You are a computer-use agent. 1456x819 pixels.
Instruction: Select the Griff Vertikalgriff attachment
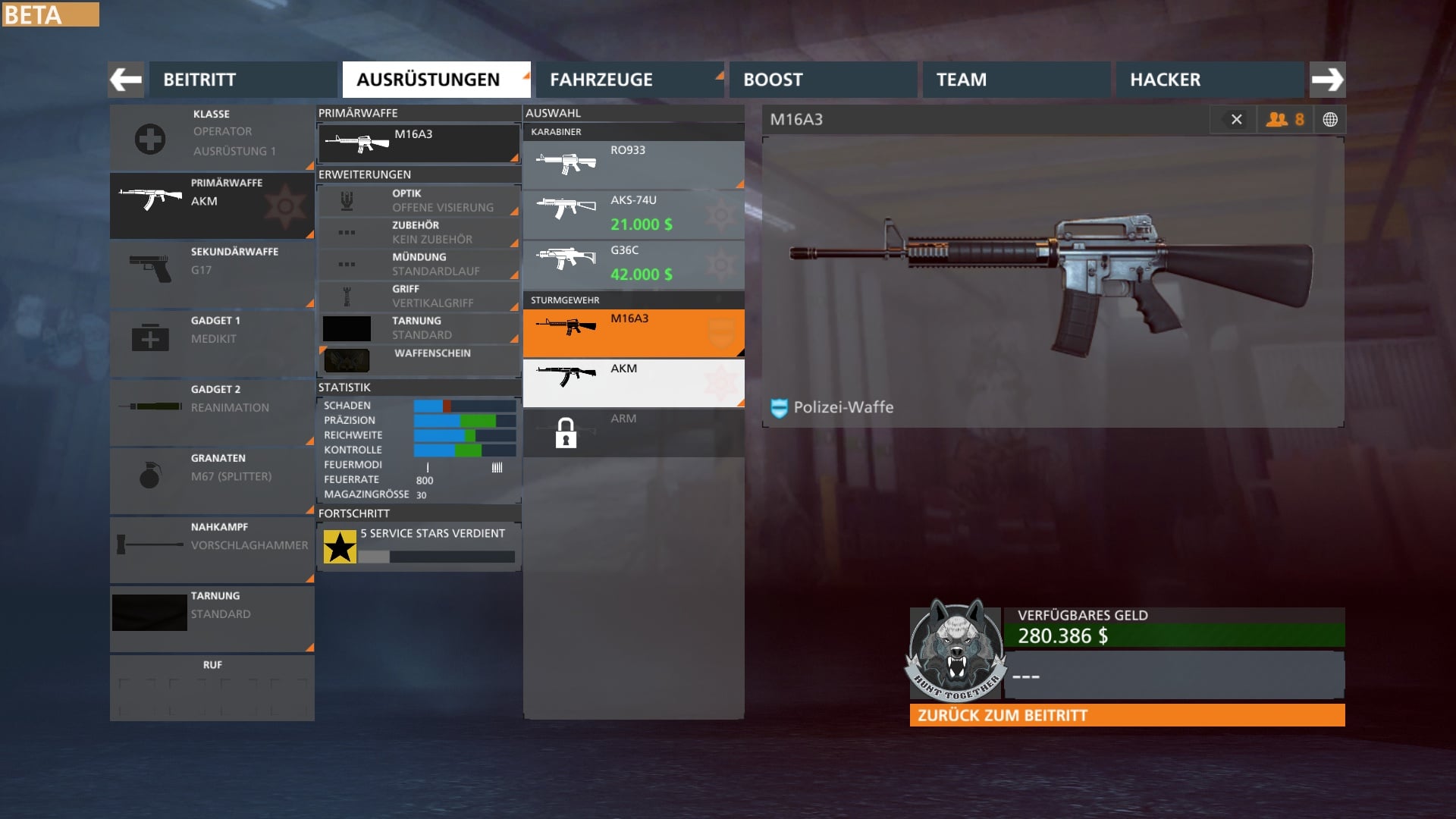[x=419, y=297]
